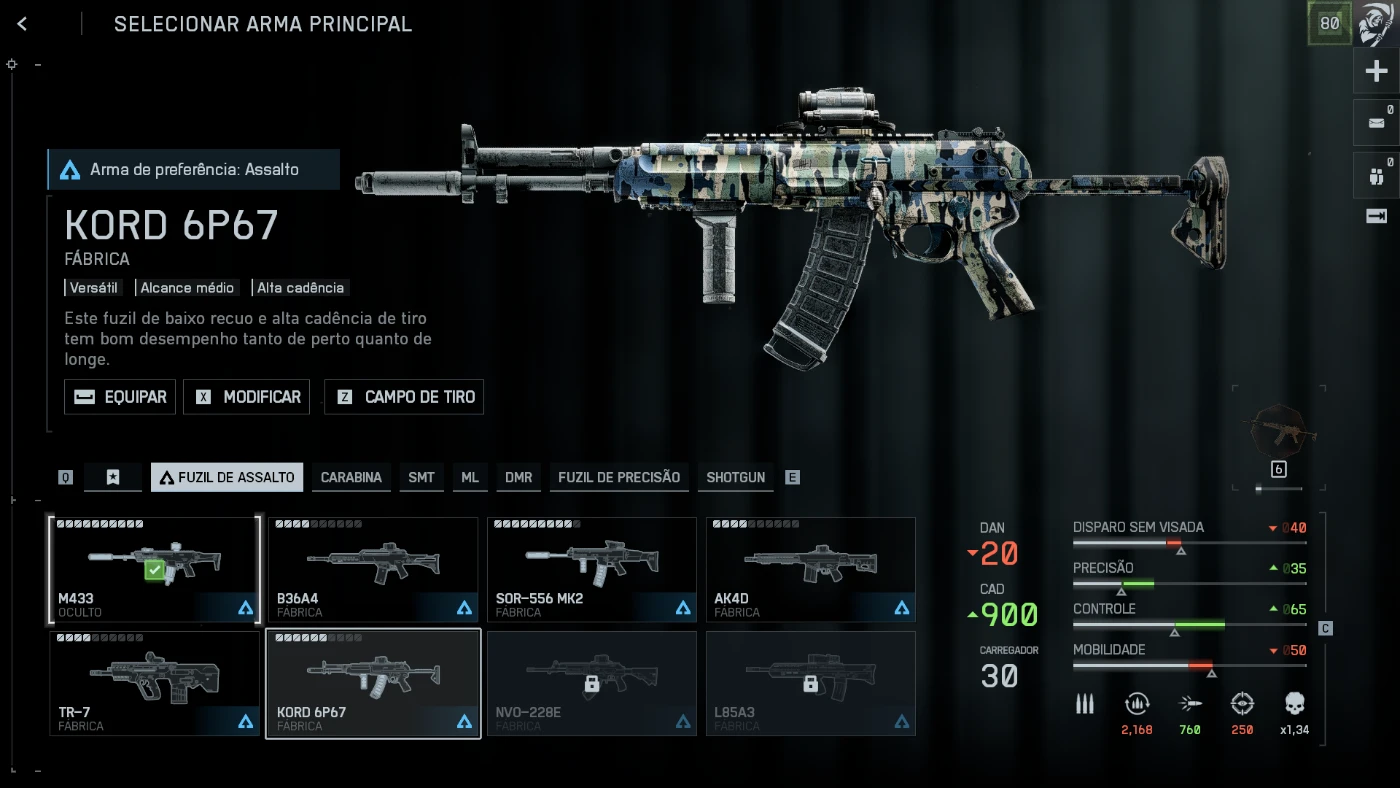
Task: Open the SHOTGUN category tab
Action: (735, 477)
